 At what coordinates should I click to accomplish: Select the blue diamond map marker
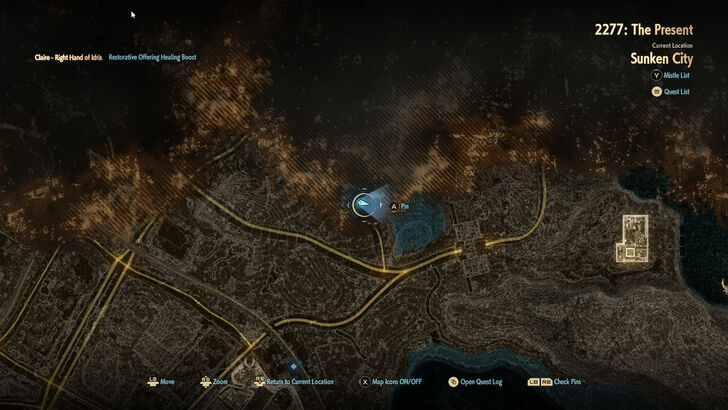click(292, 366)
